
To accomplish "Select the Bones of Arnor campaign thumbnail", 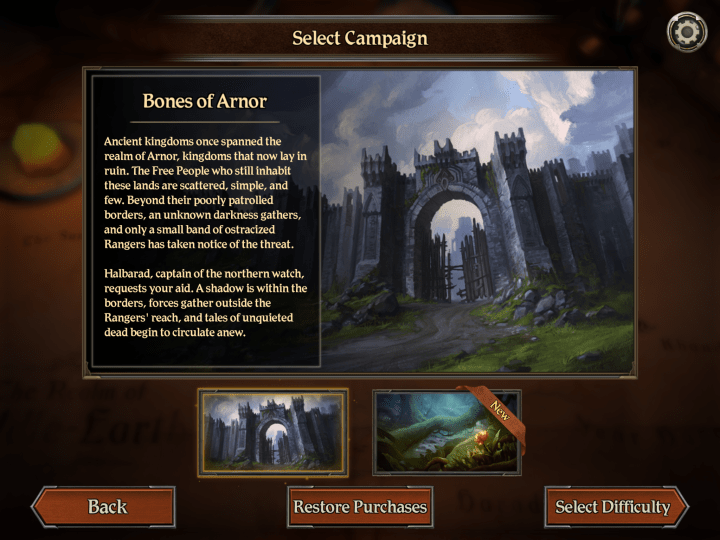I will pyautogui.click(x=273, y=431).
